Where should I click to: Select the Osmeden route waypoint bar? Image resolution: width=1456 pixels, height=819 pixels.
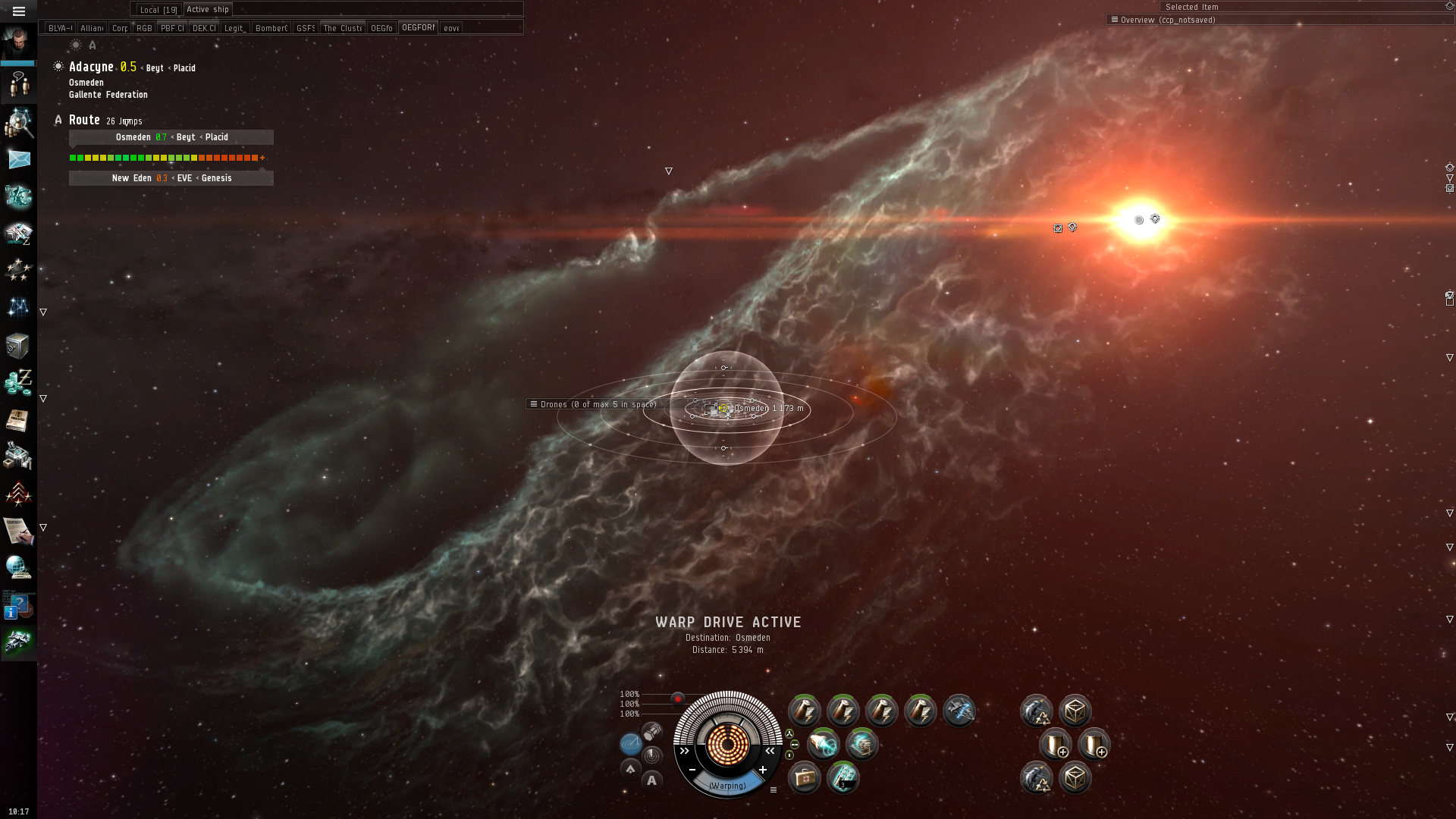171,137
